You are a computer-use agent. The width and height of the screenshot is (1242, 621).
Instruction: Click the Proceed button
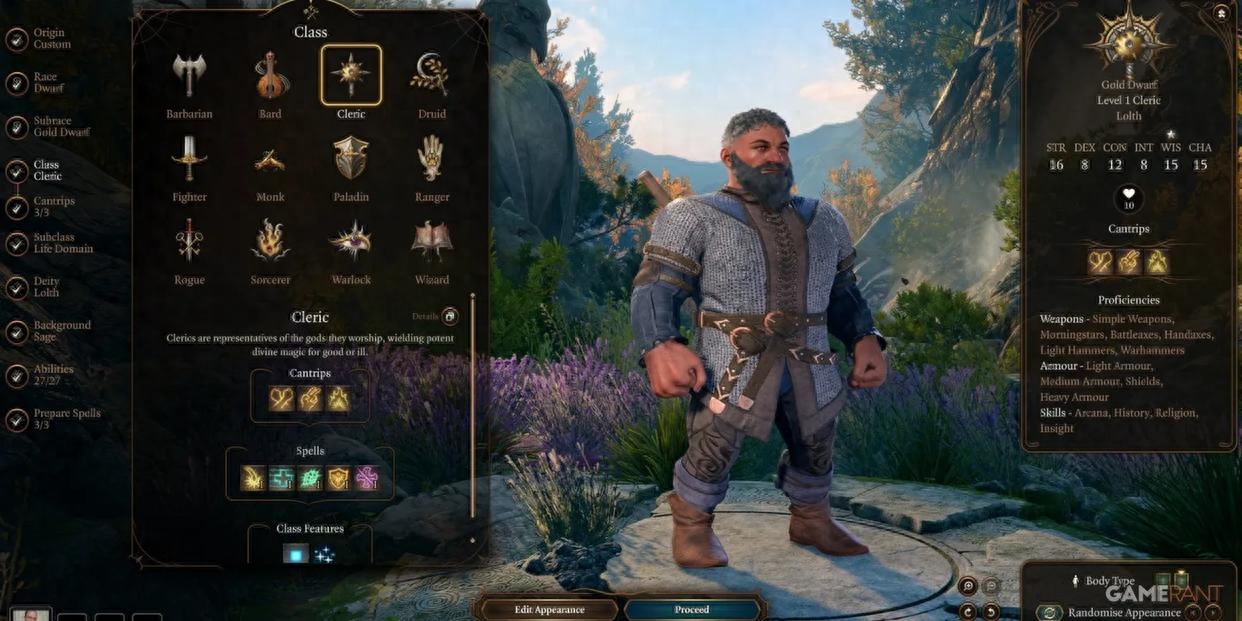(692, 609)
